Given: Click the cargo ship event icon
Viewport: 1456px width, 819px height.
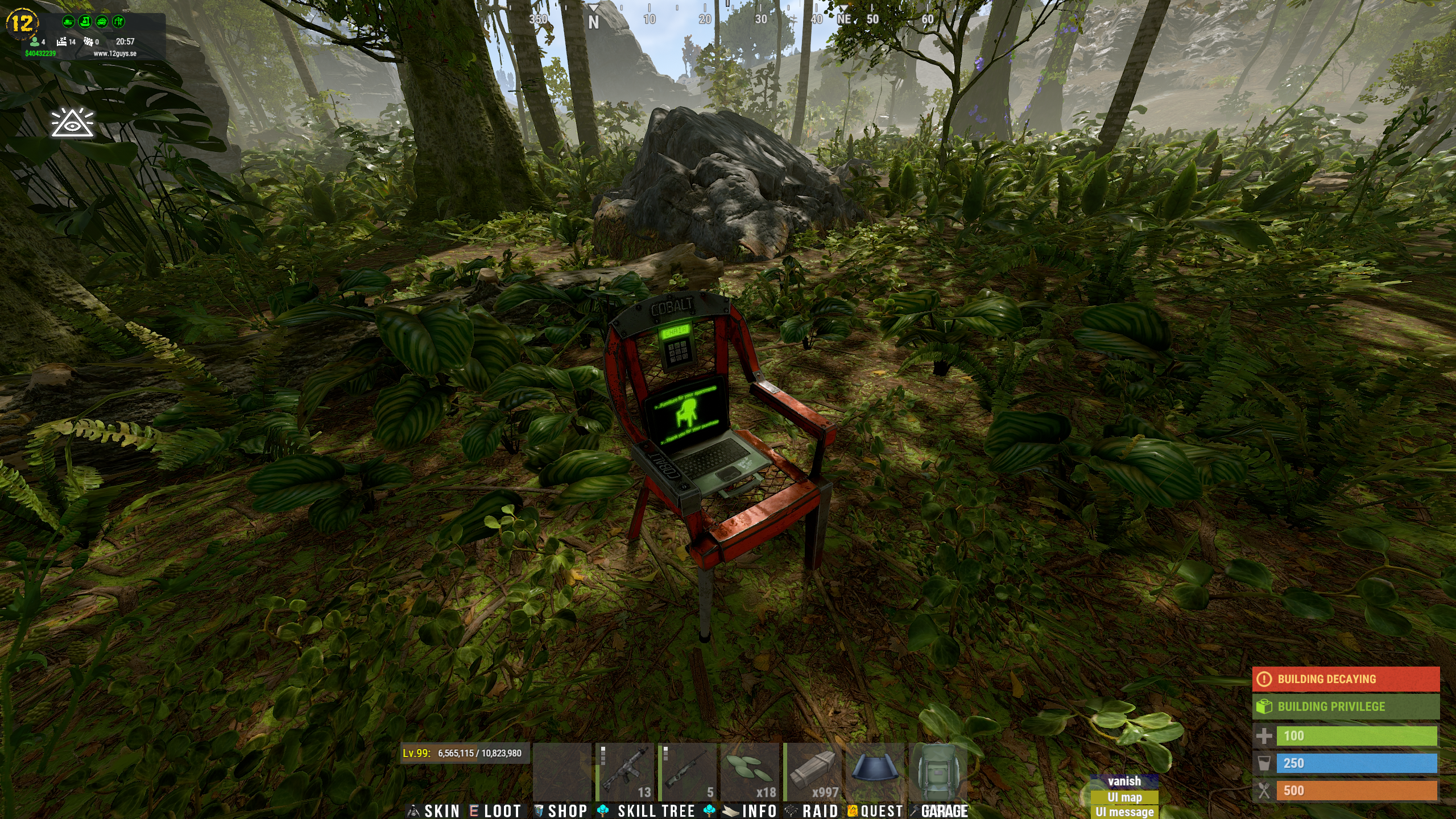Looking at the screenshot, I should 85,22.
